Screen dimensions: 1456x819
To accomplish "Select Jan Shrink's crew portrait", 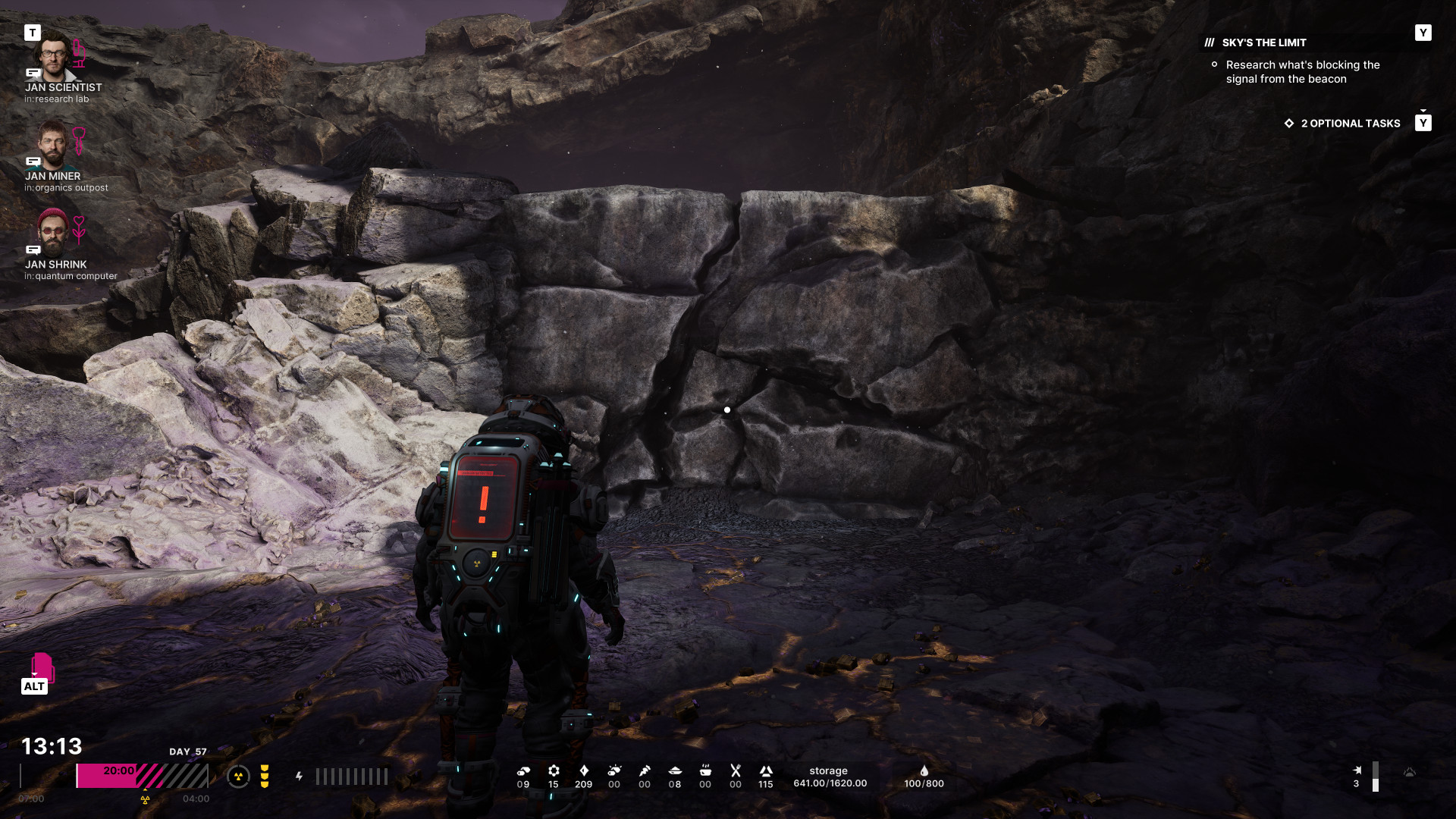I will (53, 233).
